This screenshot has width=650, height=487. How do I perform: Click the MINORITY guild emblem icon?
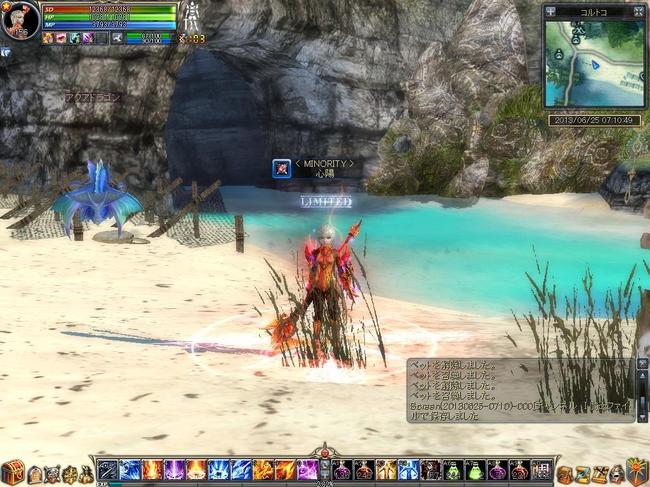click(x=281, y=168)
